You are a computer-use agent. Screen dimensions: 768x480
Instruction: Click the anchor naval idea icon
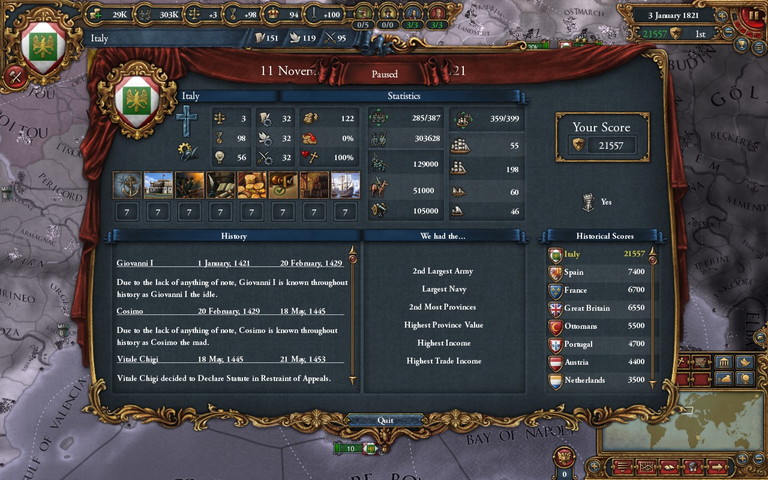point(128,185)
